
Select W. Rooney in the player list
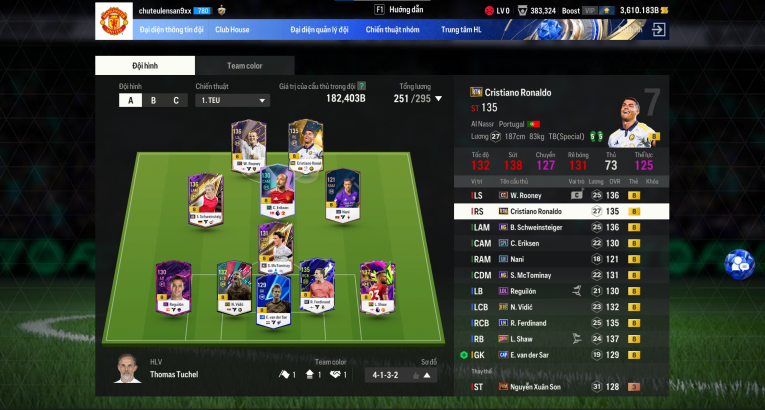(560, 195)
